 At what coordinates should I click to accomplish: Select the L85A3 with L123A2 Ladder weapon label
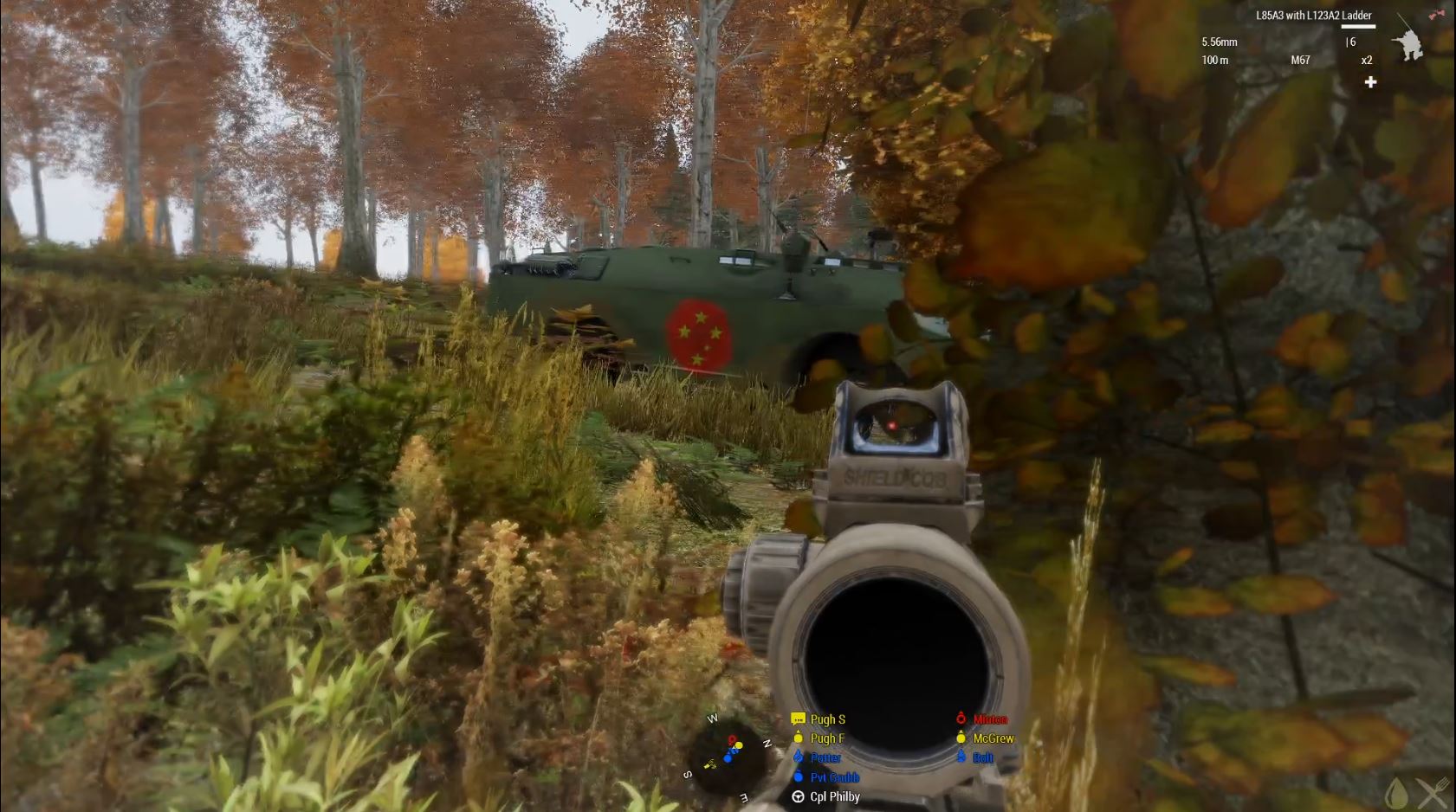[1313, 15]
